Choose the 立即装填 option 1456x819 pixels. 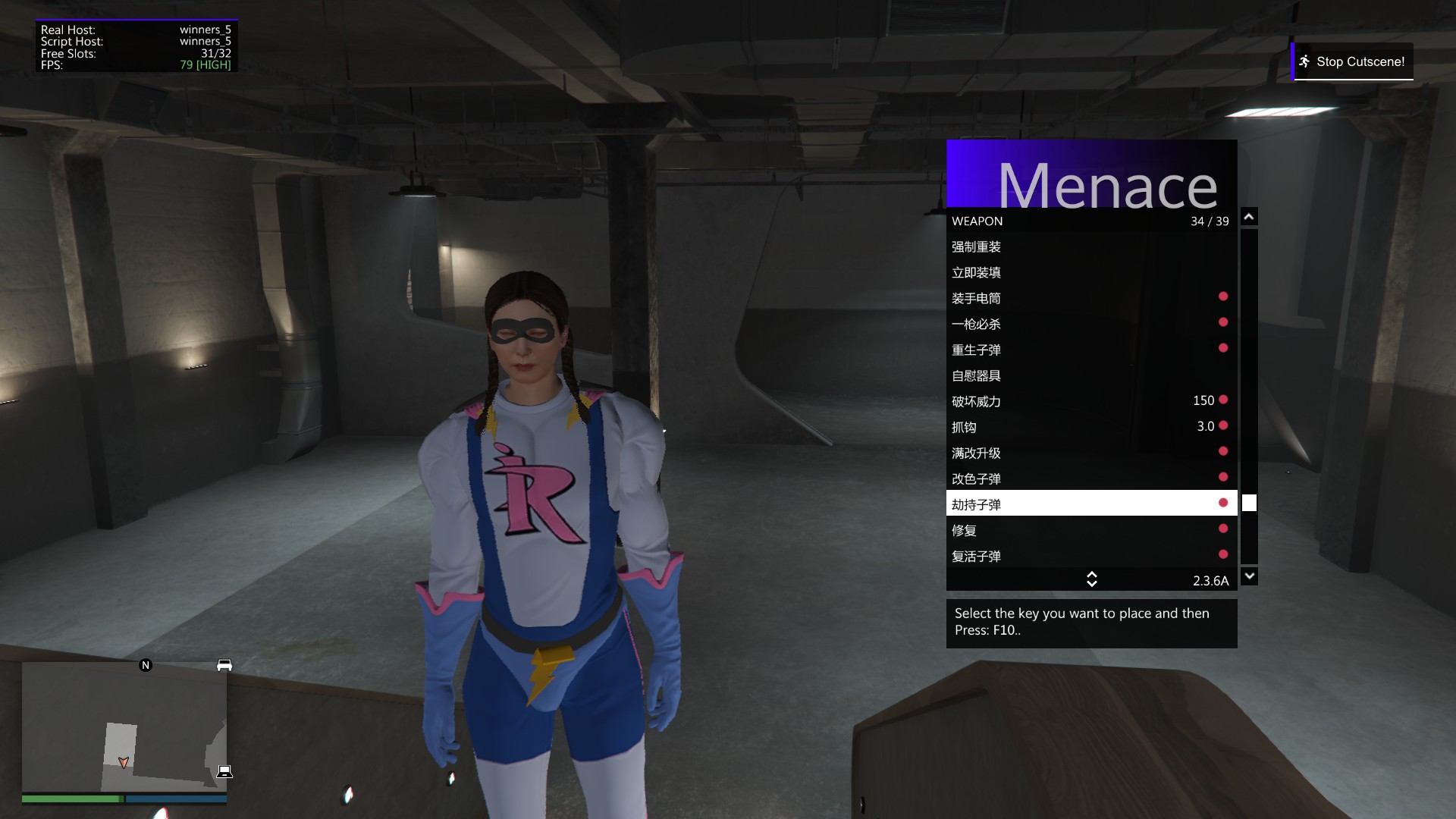point(1090,273)
